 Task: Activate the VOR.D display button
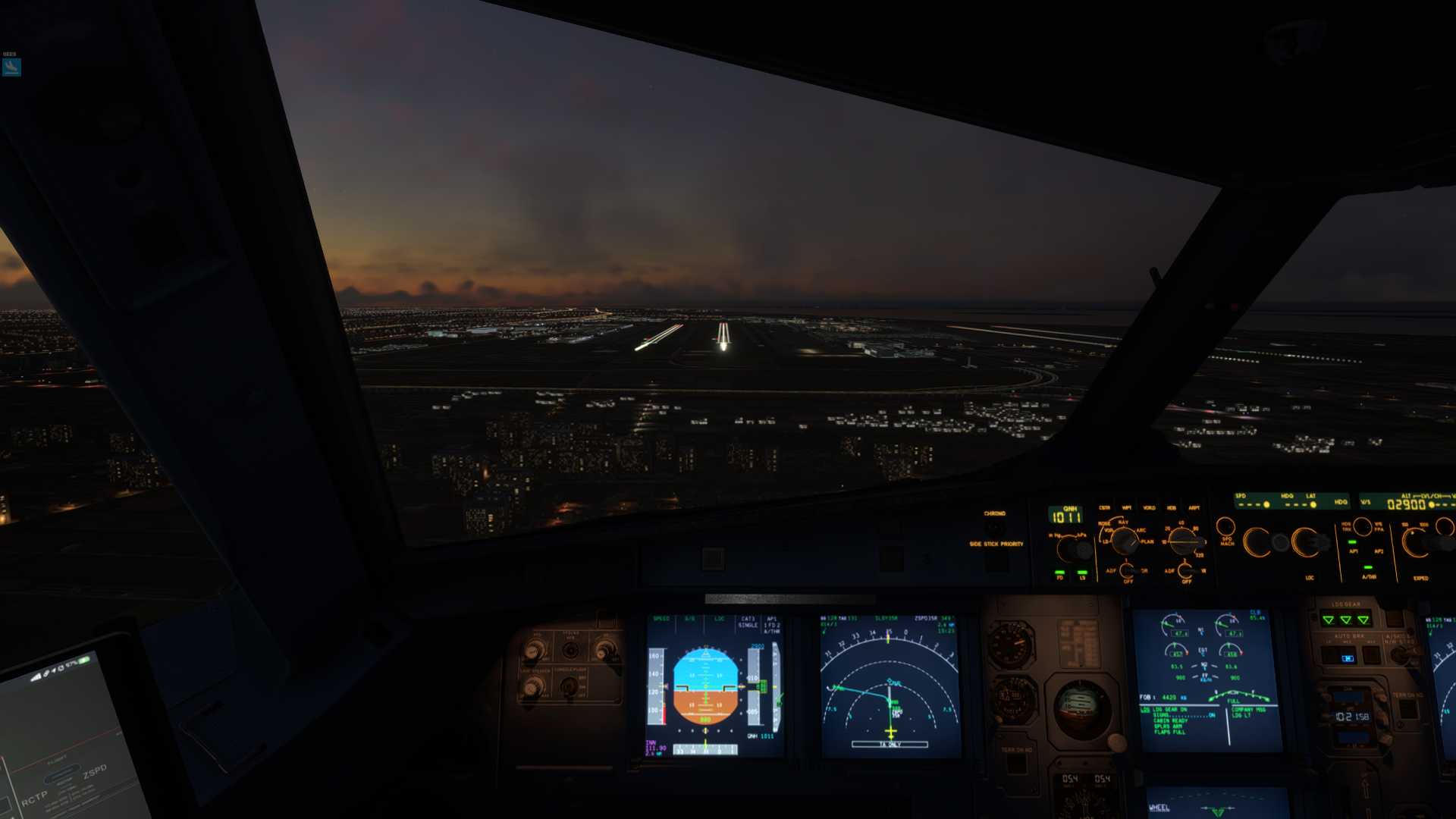click(1149, 508)
